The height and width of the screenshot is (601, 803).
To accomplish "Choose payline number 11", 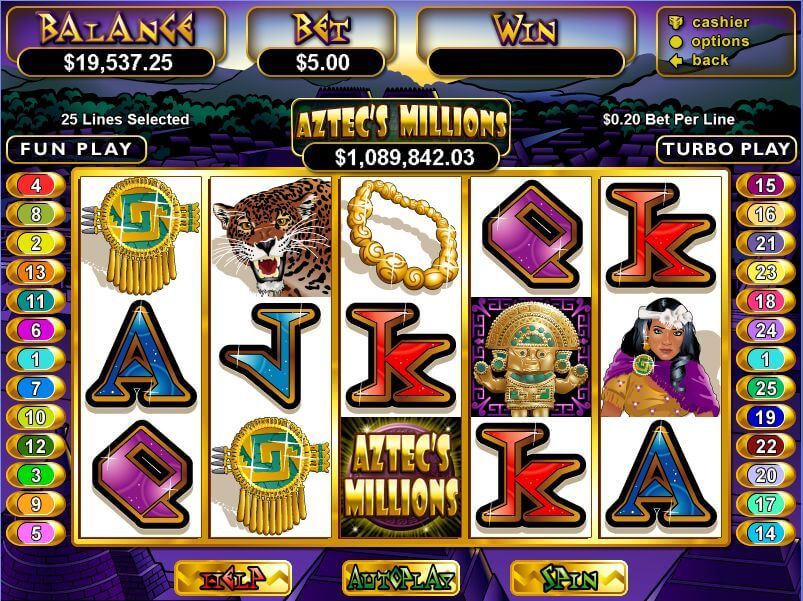I will tap(35, 301).
